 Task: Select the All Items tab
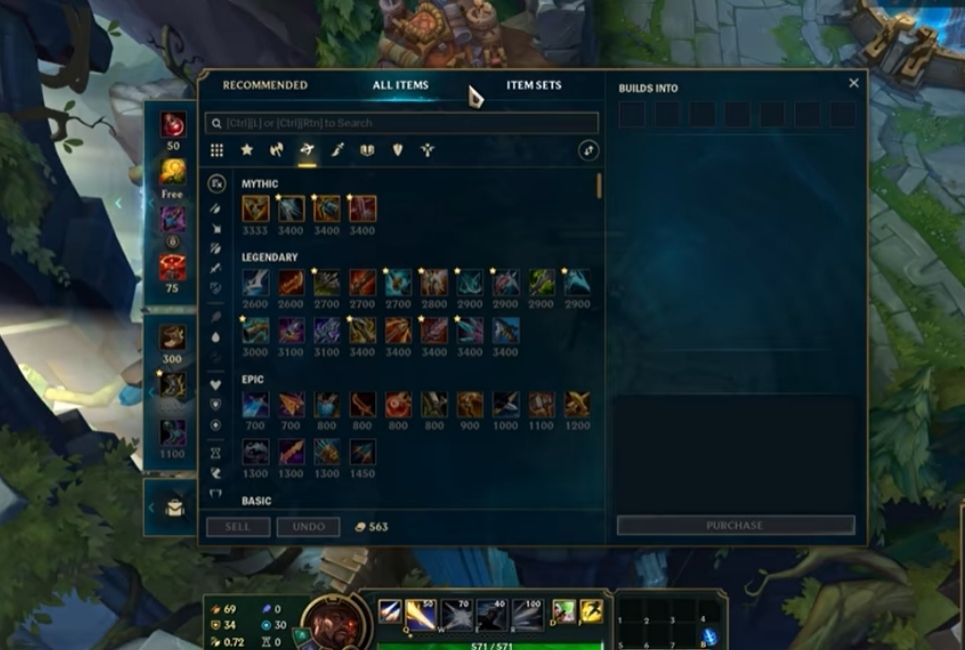click(400, 85)
